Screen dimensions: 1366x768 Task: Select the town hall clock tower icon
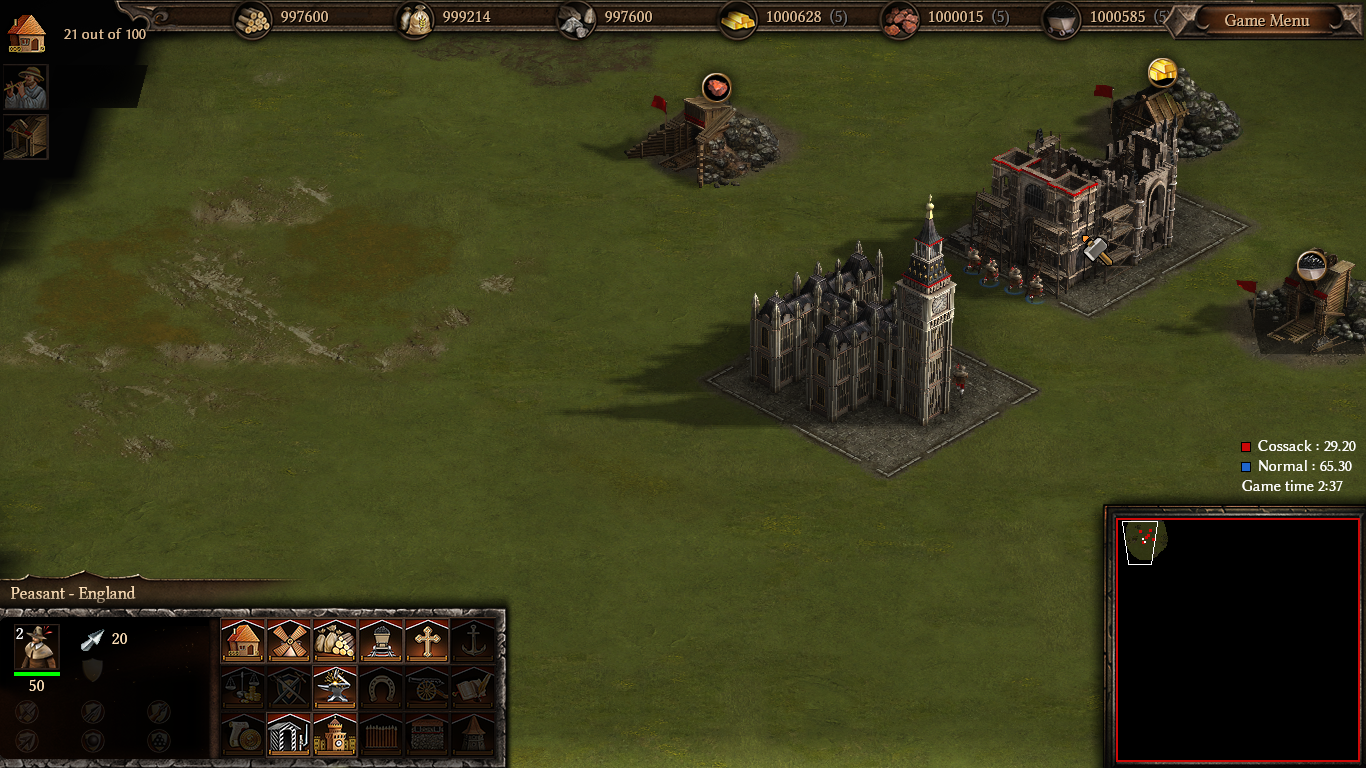tap(335, 734)
